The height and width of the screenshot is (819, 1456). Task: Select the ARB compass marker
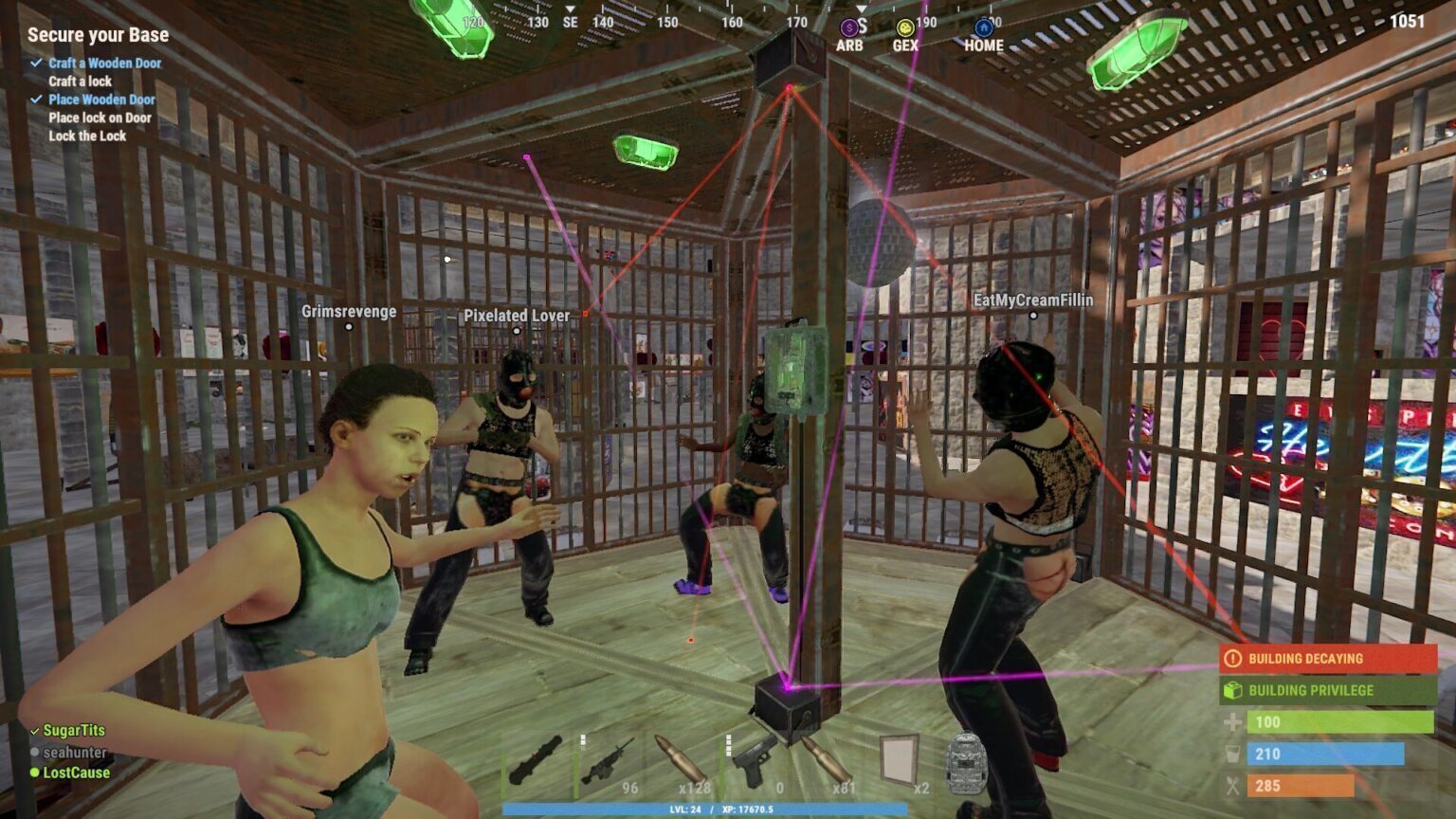click(x=849, y=37)
